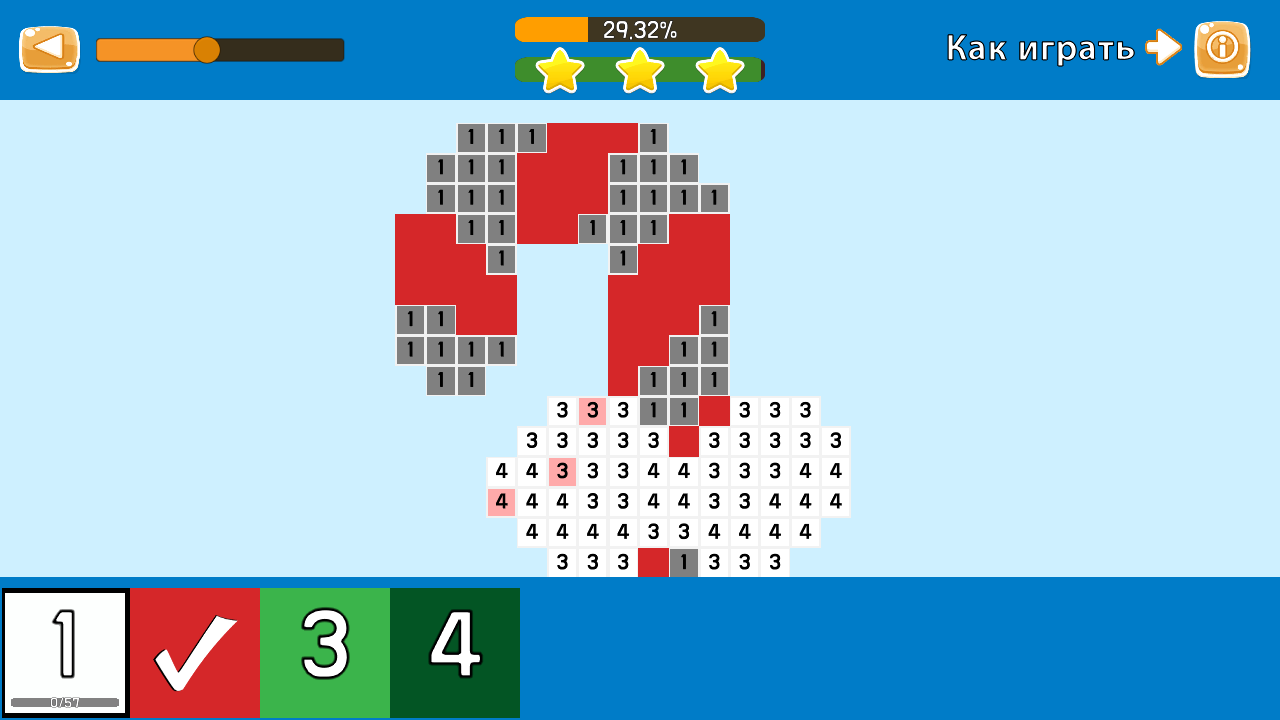Select the dark green color numbered 4

pyautogui.click(x=455, y=652)
